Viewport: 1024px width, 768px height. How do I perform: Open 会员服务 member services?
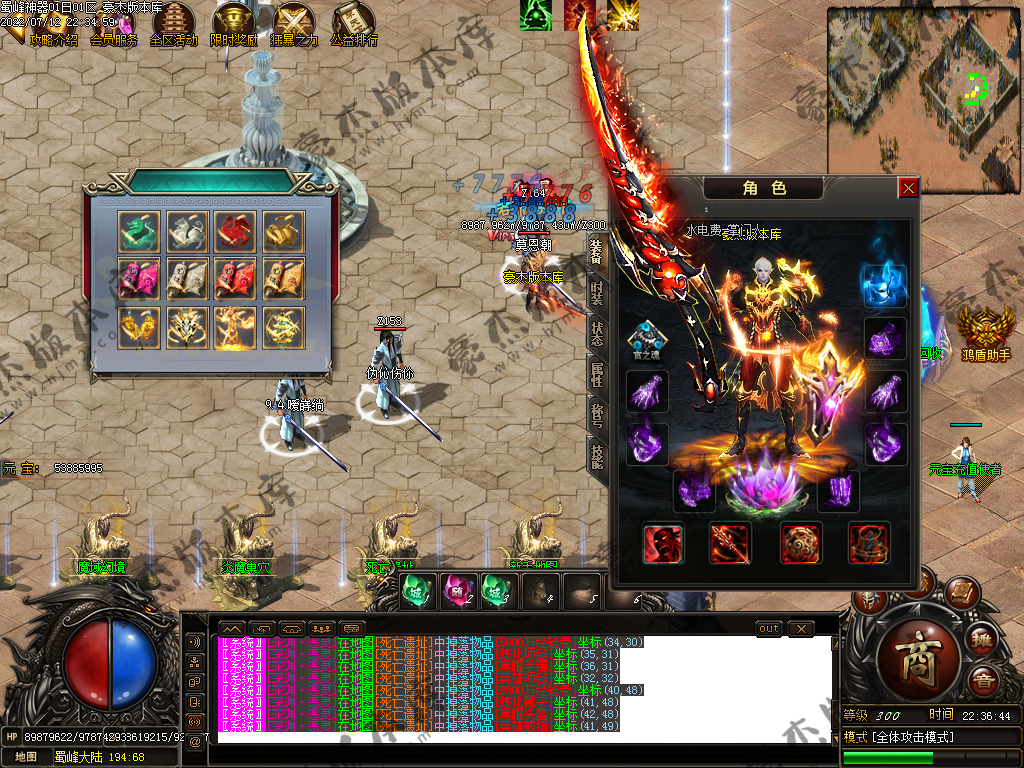113,25
